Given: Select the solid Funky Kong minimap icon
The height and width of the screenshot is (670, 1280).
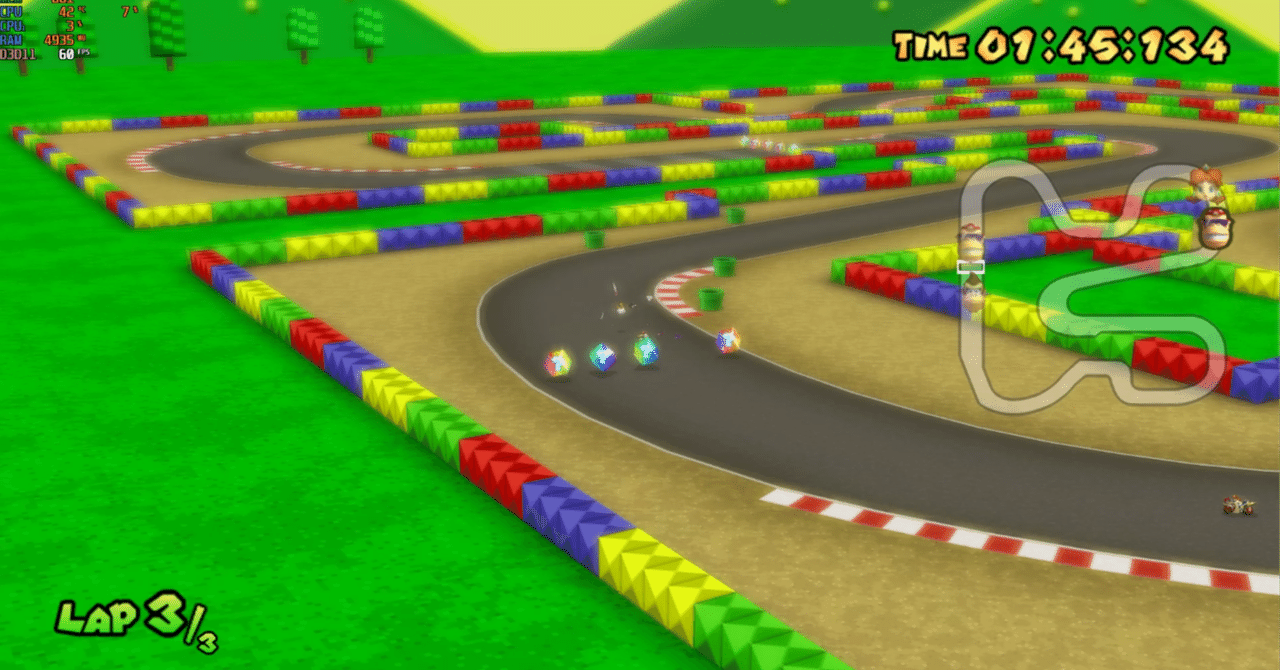Looking at the screenshot, I should click(x=1216, y=226).
